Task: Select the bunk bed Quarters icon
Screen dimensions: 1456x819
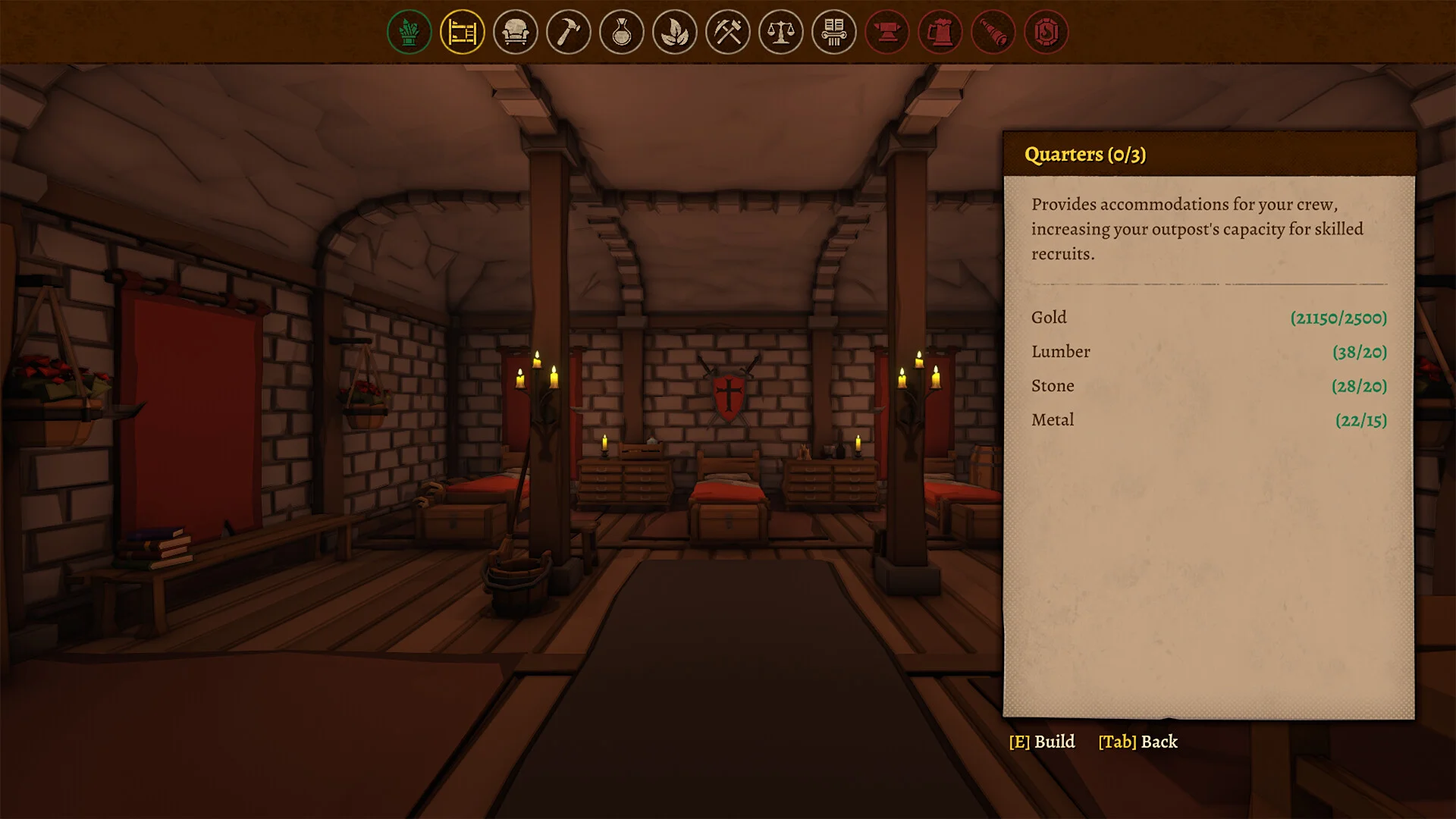Action: [x=463, y=32]
